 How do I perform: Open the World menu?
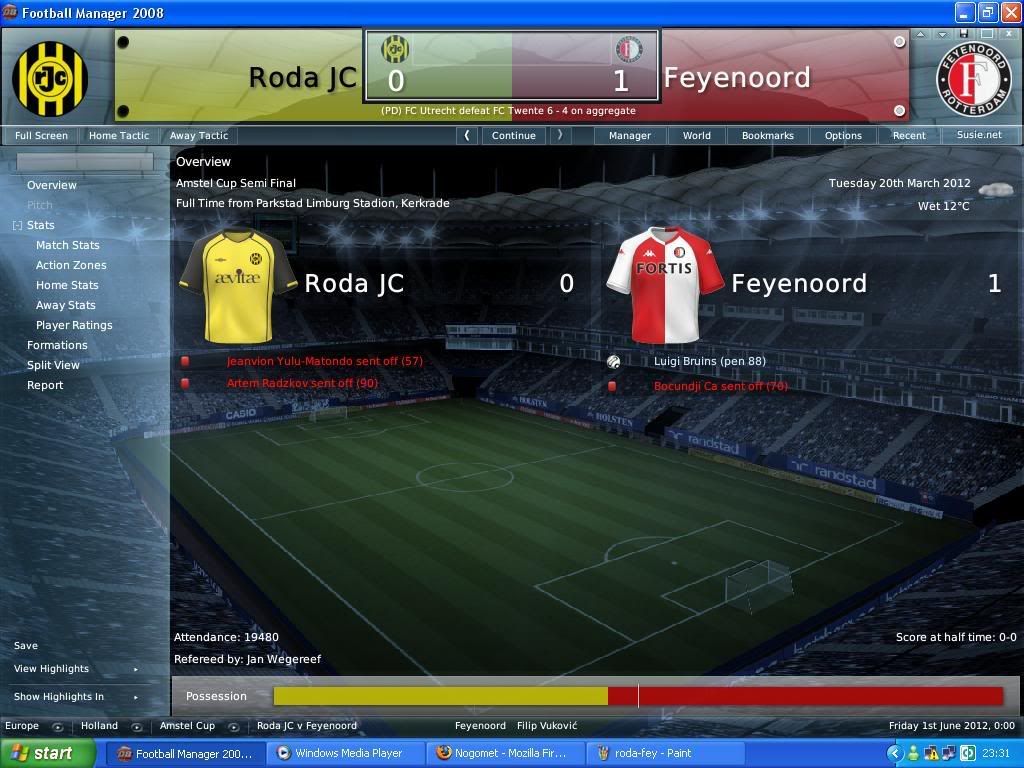coord(697,135)
